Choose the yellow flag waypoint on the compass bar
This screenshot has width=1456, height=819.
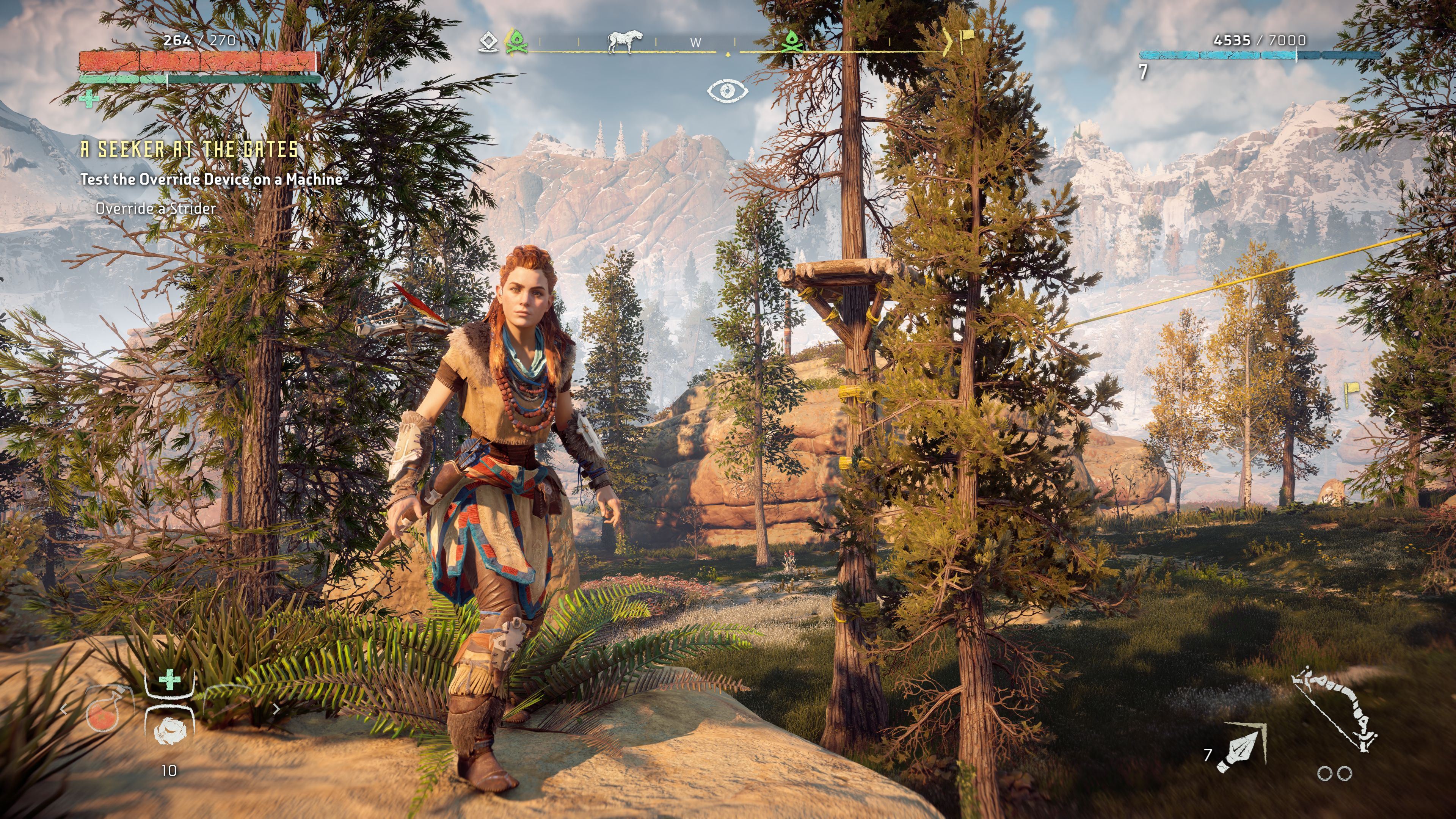(x=968, y=38)
